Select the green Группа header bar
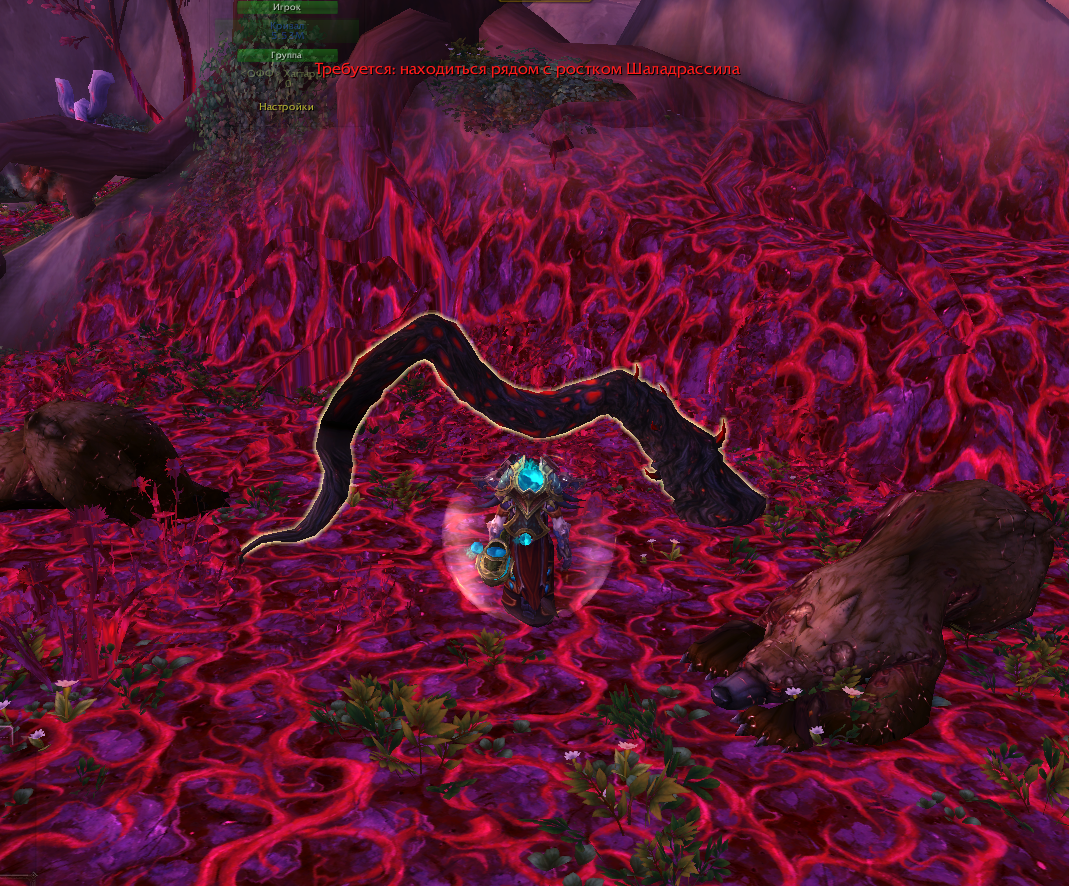 pos(286,55)
